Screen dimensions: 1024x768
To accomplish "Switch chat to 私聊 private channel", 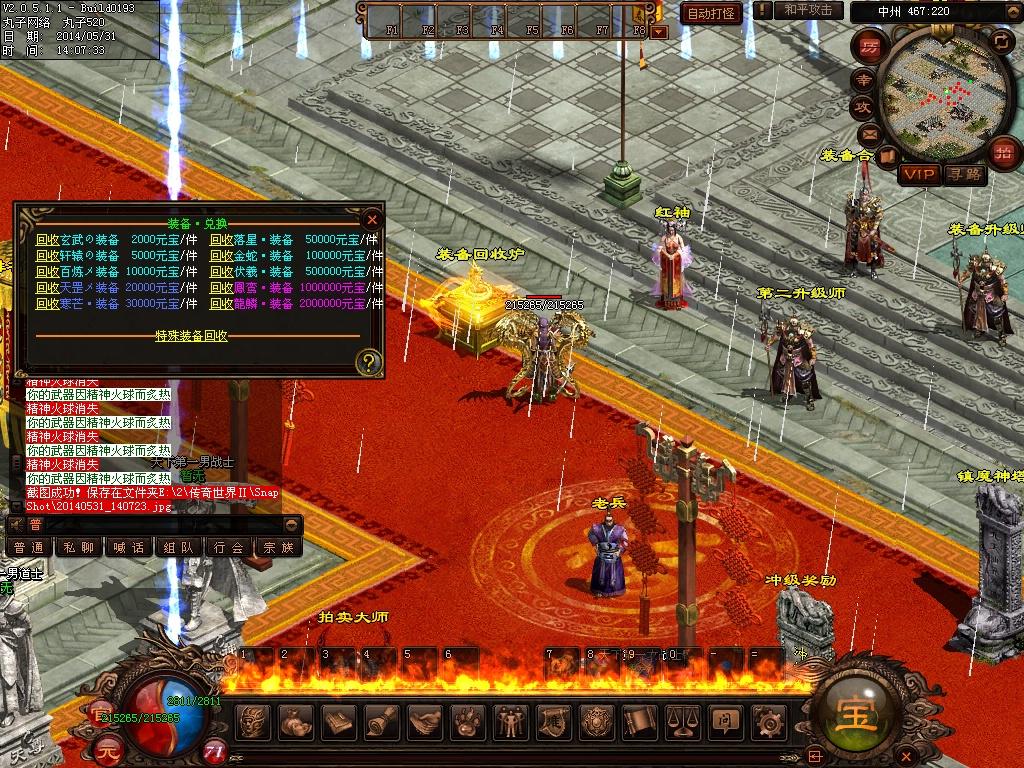I will [78, 548].
